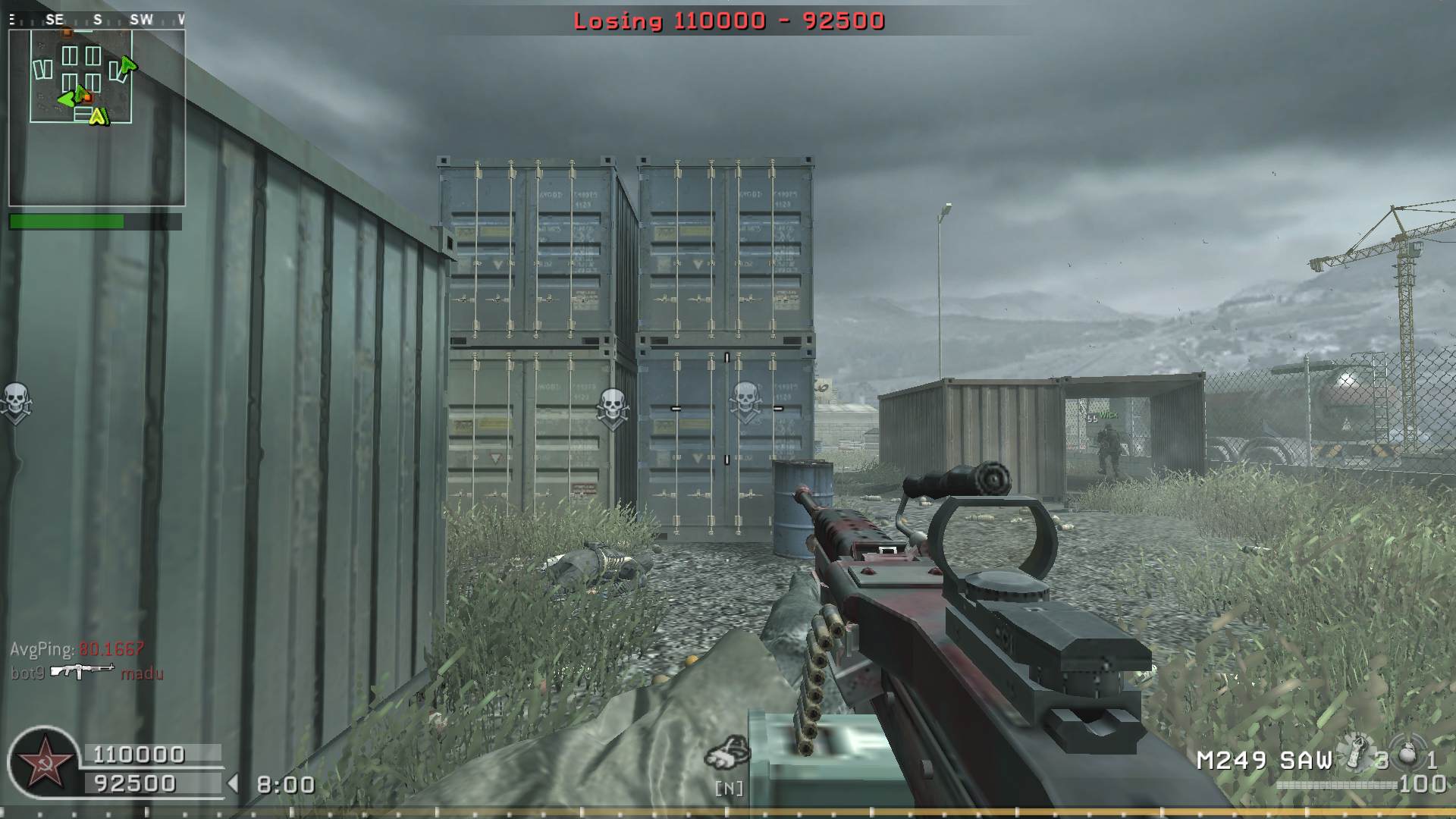Click the night vision goggles icon
The height and width of the screenshot is (819, 1456).
pyautogui.click(x=727, y=753)
